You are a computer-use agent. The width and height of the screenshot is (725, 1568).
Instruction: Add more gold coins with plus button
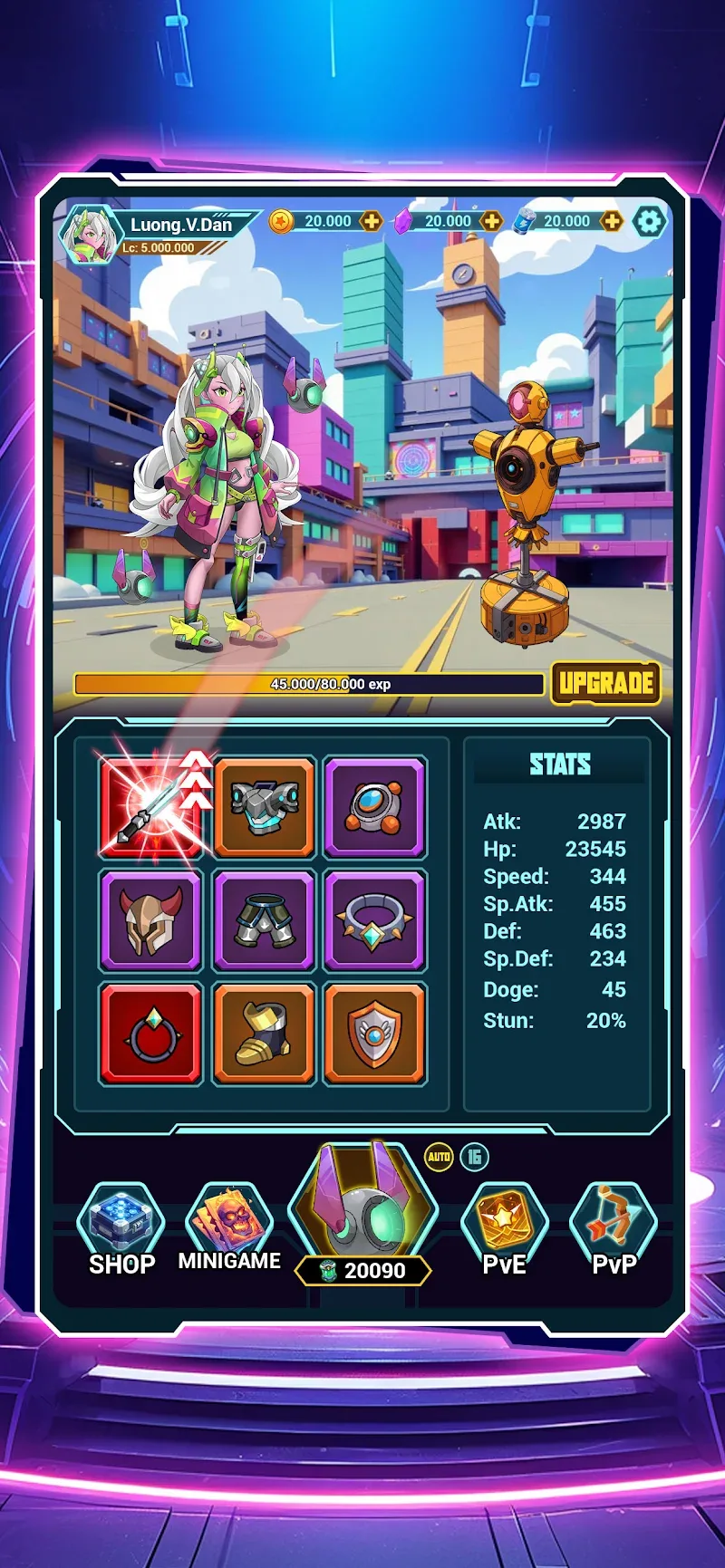(x=372, y=222)
